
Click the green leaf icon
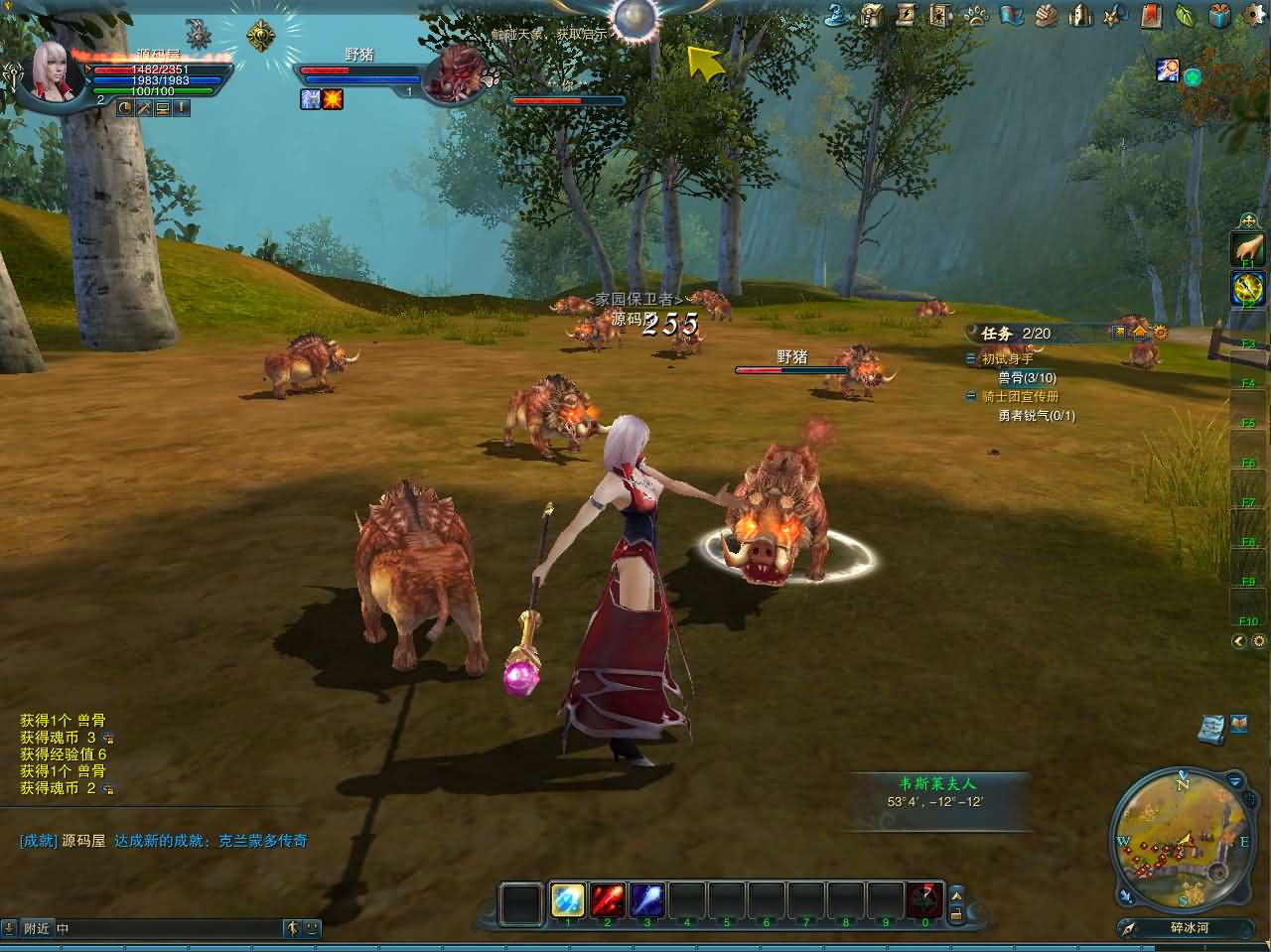[1185, 15]
